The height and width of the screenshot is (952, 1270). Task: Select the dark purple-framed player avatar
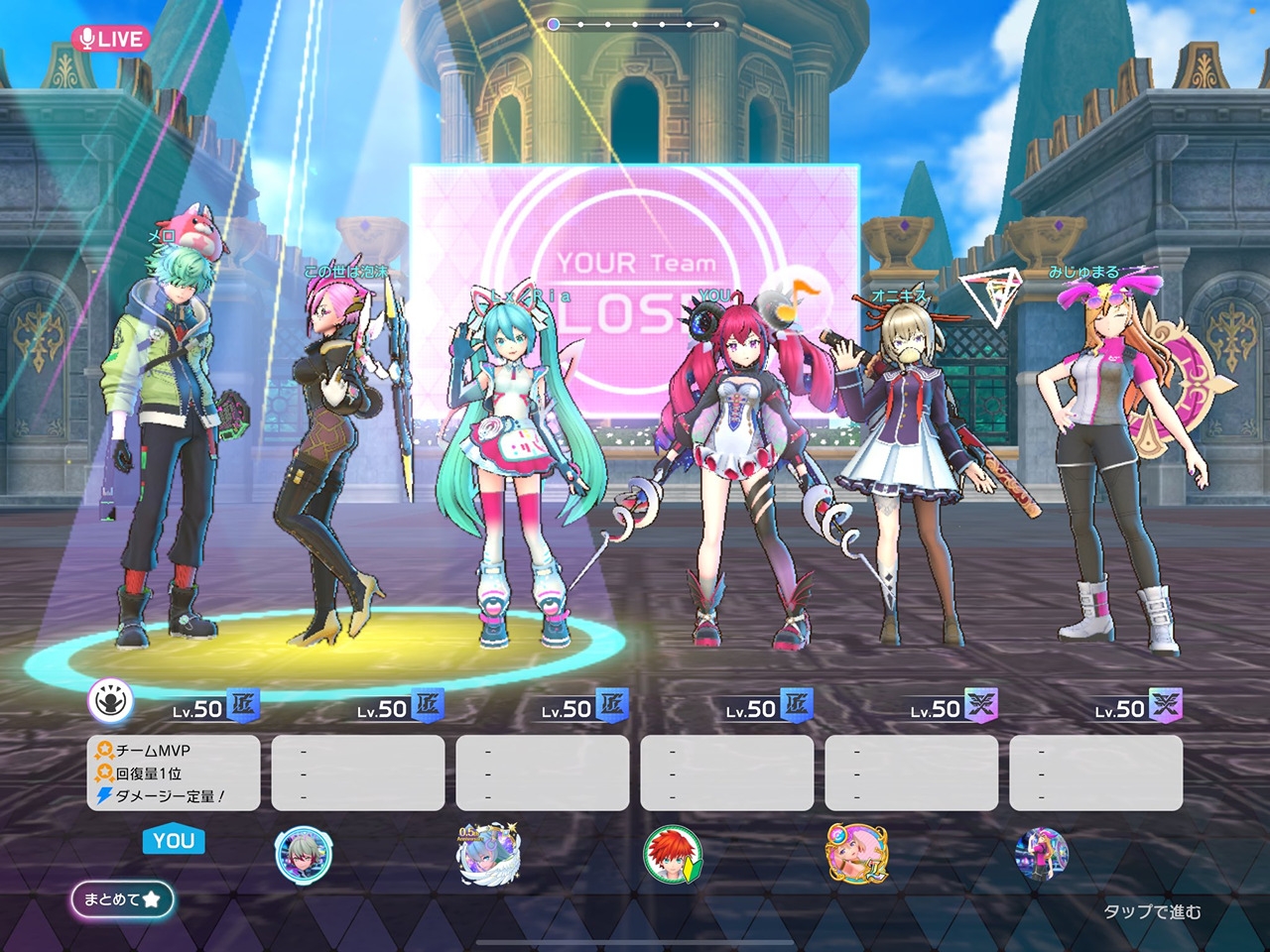[1041, 854]
